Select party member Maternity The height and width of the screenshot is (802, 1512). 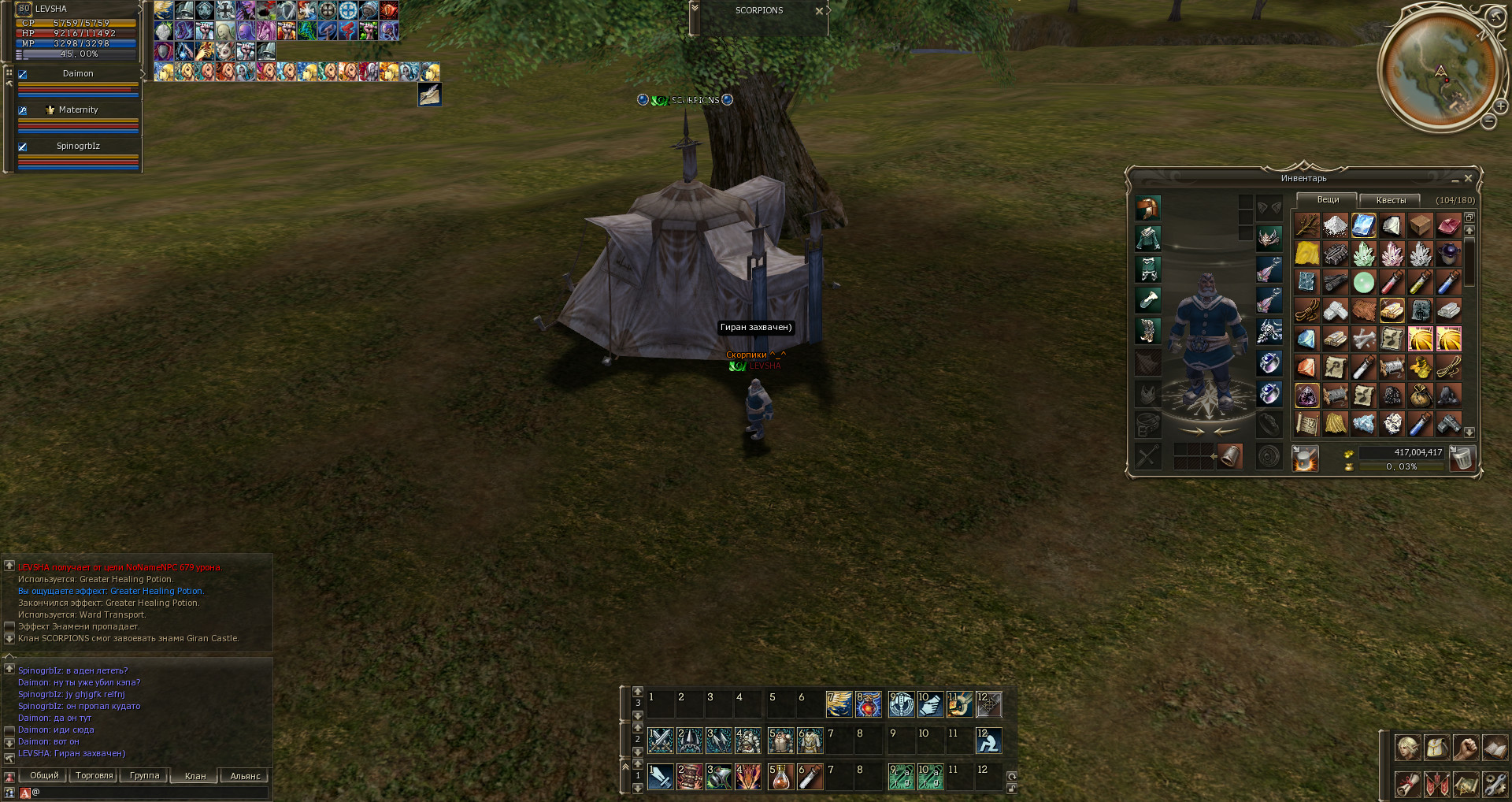pos(77,110)
